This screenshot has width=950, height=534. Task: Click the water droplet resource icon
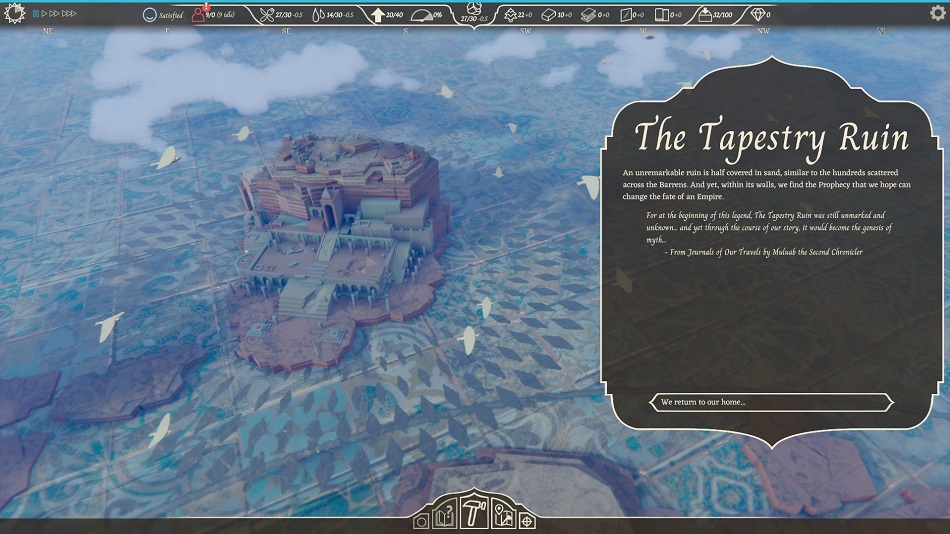click(x=318, y=15)
